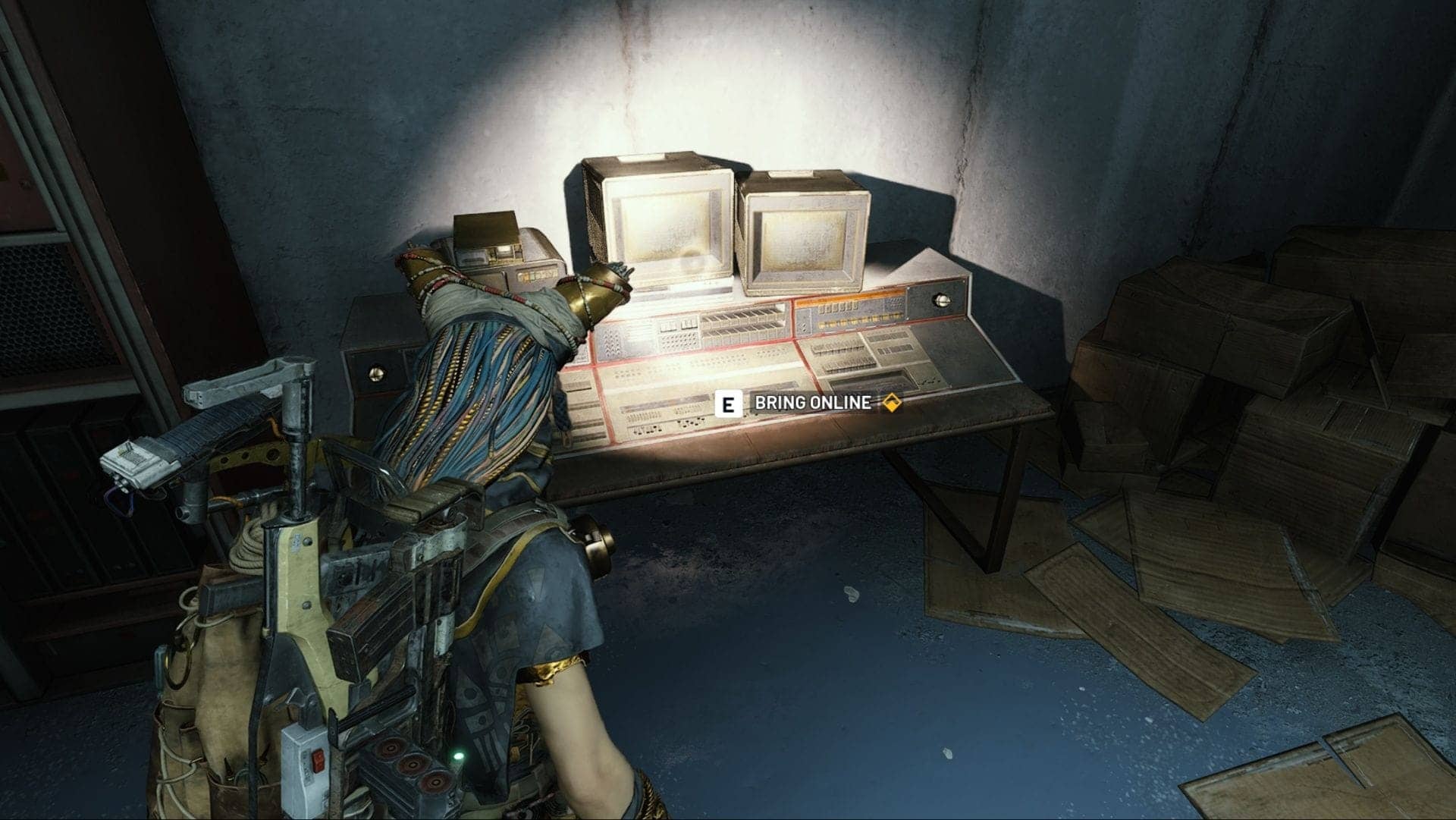Click the E key prompt icon
The width and height of the screenshot is (1456, 820).
pyautogui.click(x=730, y=404)
